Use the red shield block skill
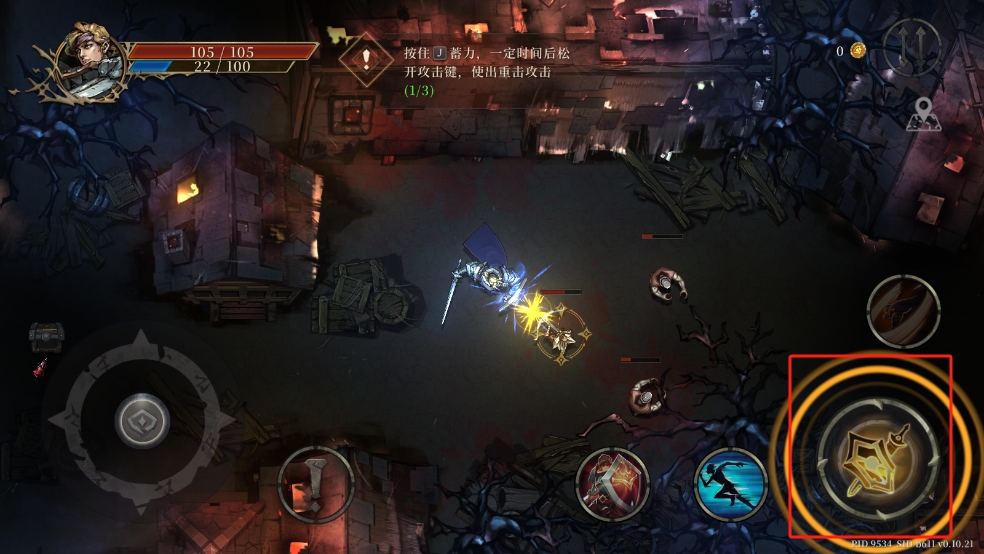Viewport: 984px width, 554px height. [x=613, y=484]
